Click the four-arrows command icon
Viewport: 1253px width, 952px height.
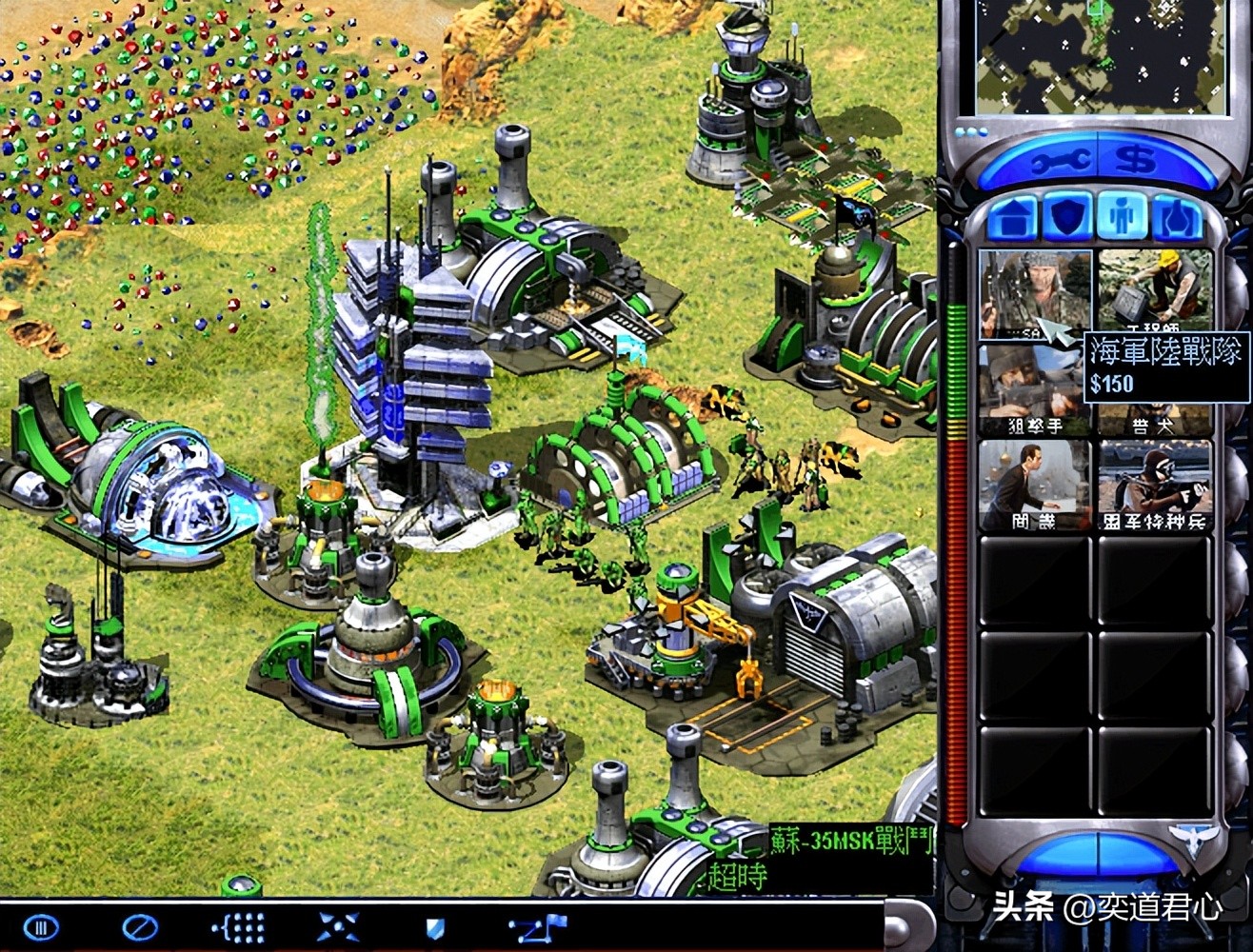[339, 926]
